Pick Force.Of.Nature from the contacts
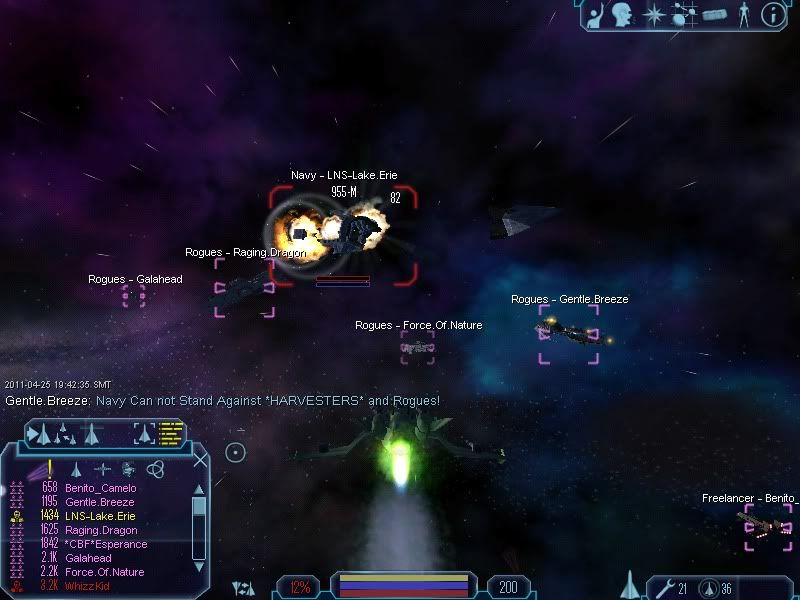The image size is (800, 600). tap(101, 572)
